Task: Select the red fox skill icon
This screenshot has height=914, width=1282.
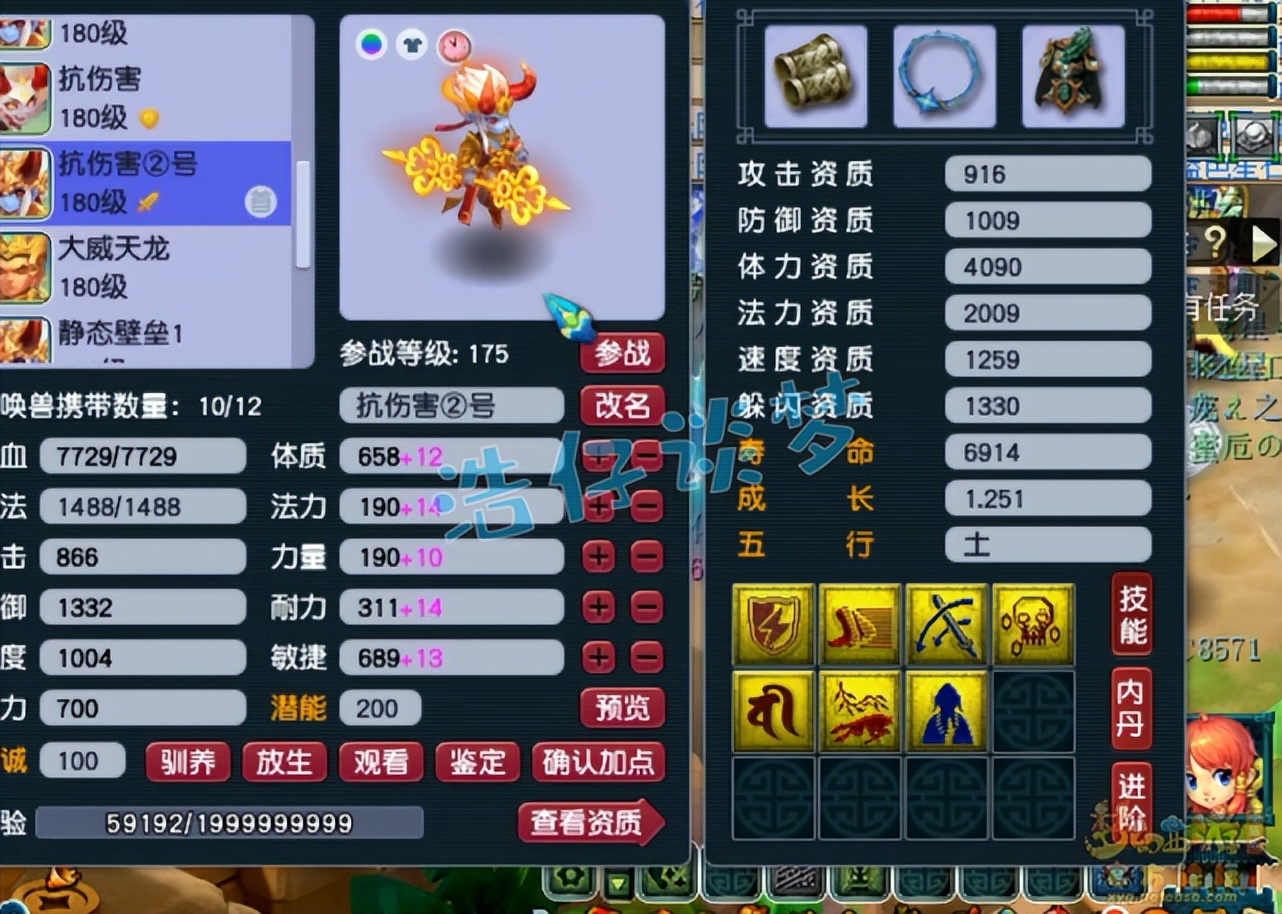Action: coord(860,711)
